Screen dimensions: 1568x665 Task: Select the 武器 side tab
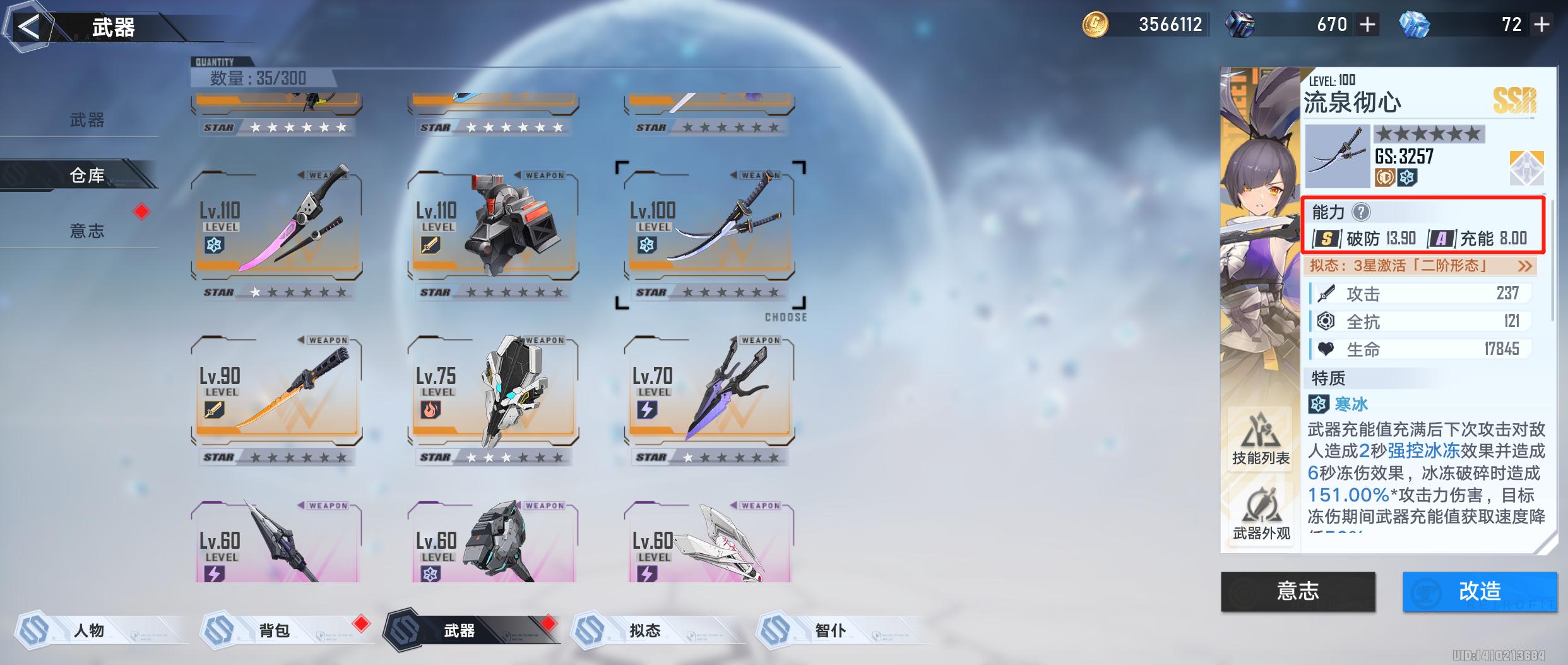pos(86,120)
